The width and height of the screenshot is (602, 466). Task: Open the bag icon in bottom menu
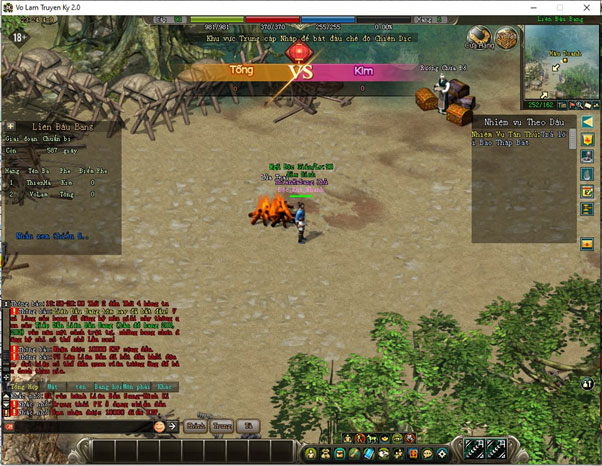pos(325,455)
